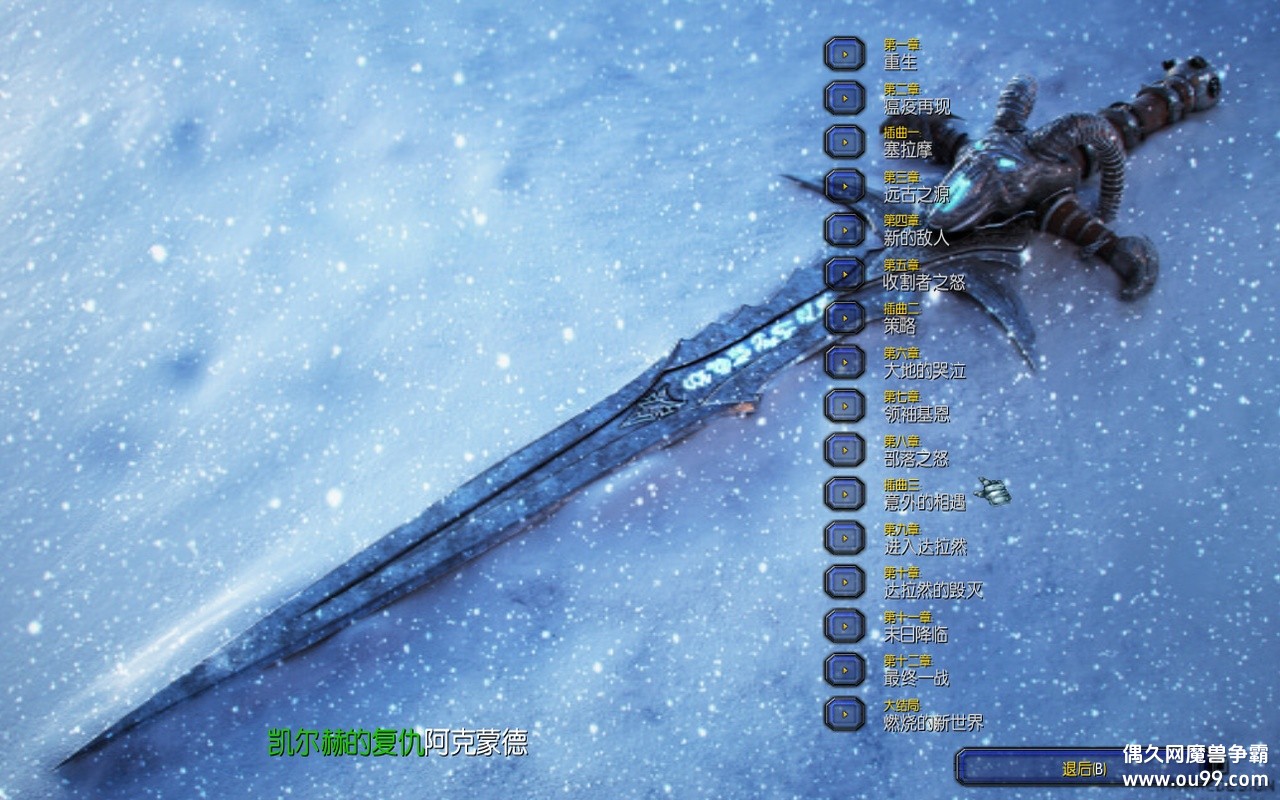
Task: Play chapter two 瘟疫再现
Action: [845, 98]
